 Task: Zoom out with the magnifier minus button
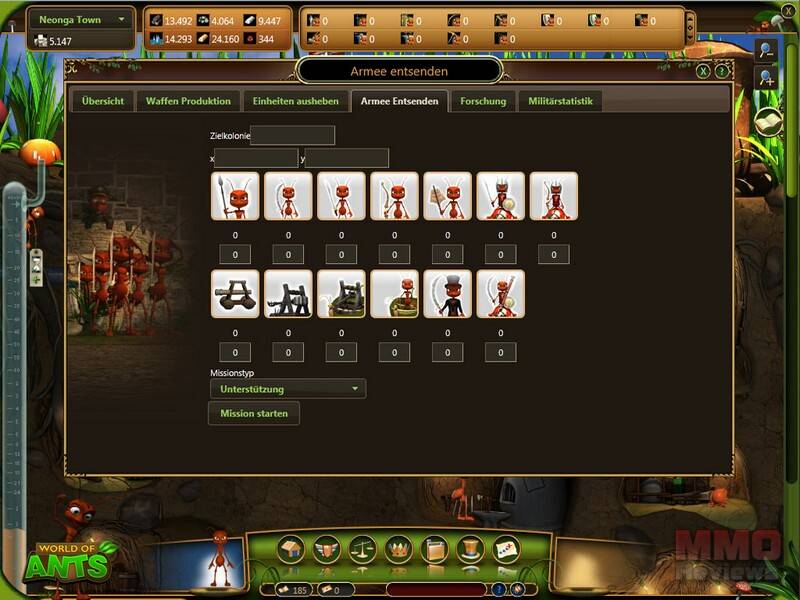click(x=764, y=50)
